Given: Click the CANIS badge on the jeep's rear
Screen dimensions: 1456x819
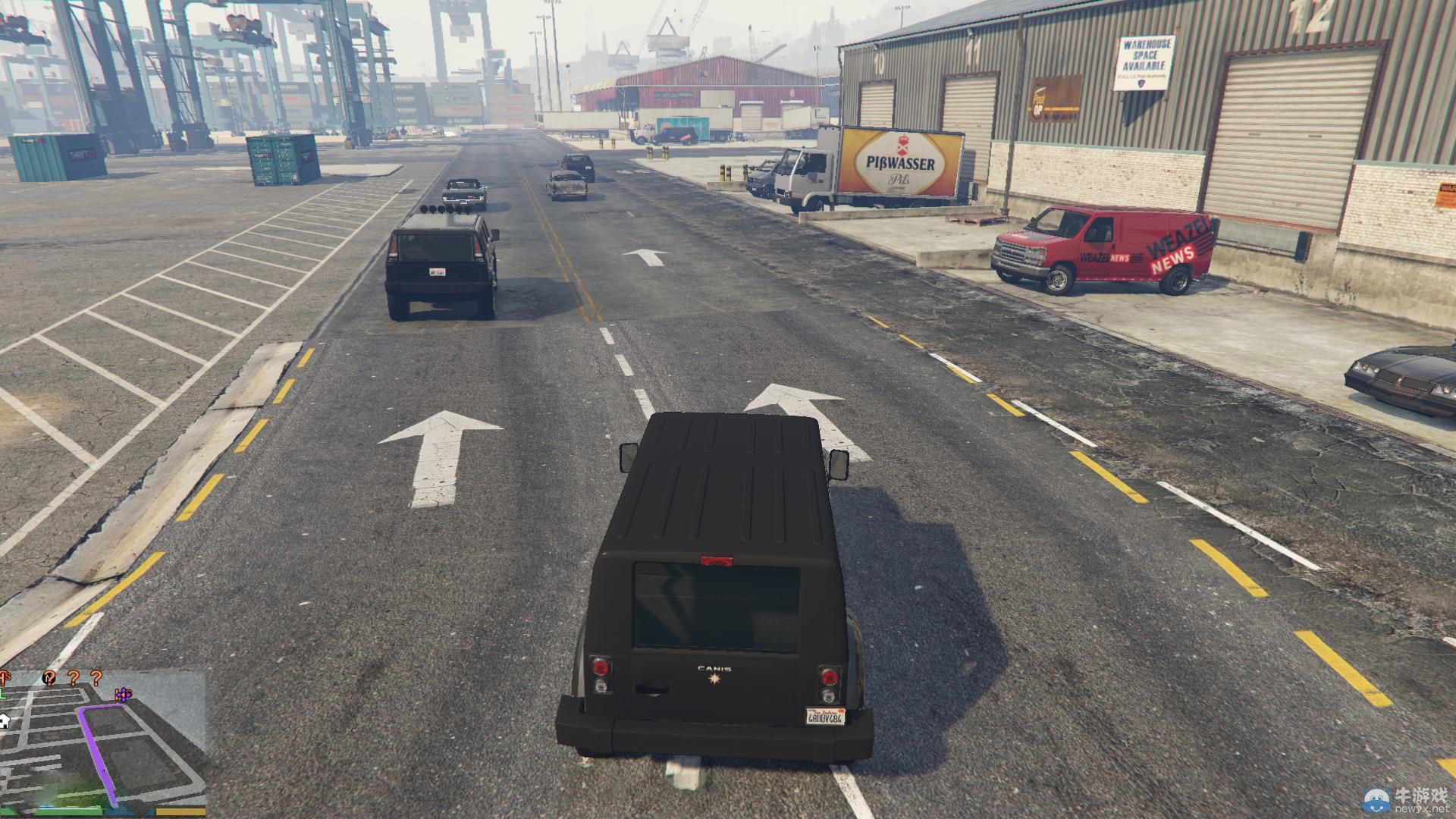Looking at the screenshot, I should tap(714, 667).
